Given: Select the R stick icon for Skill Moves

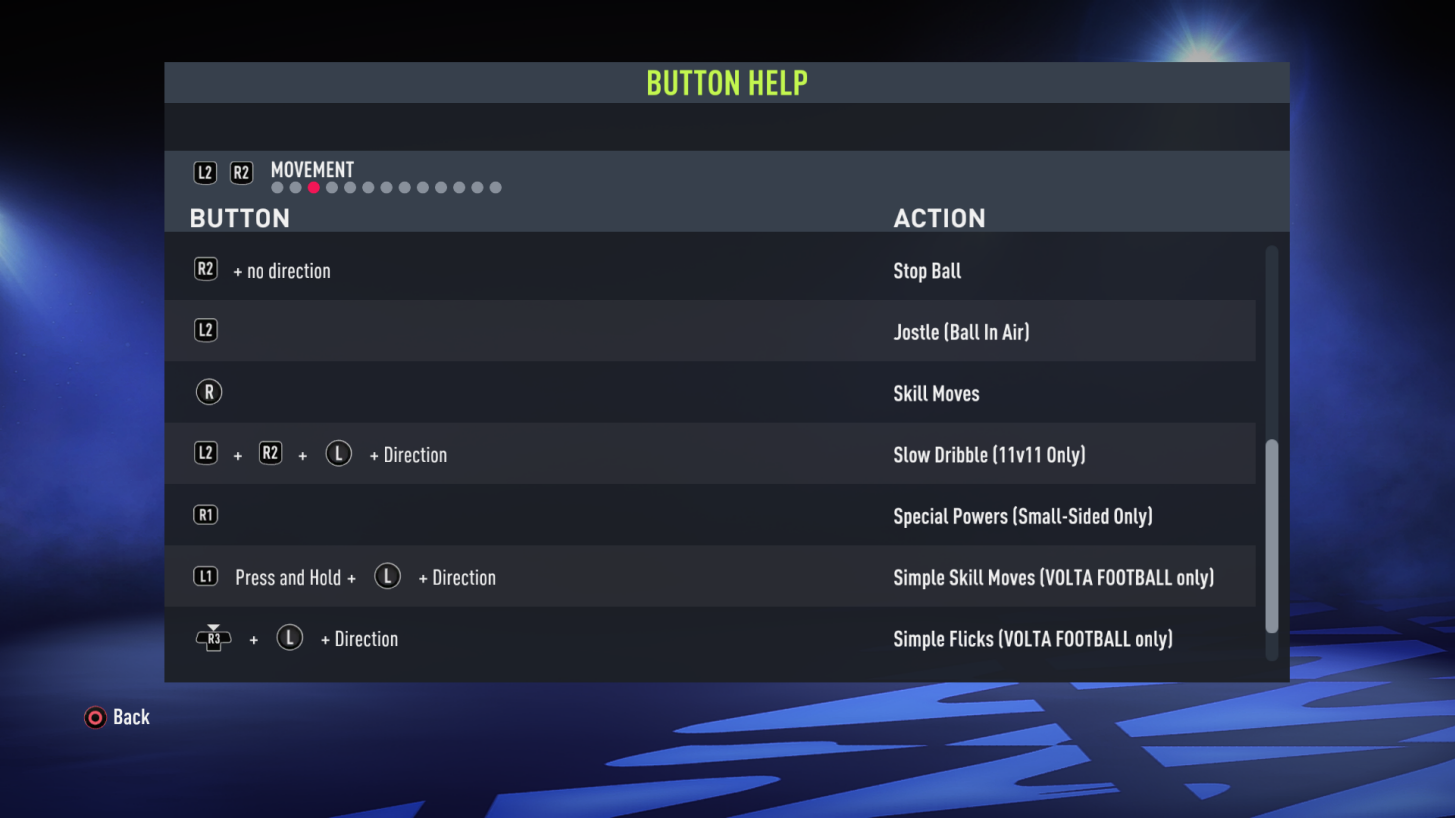Looking at the screenshot, I should coord(208,392).
